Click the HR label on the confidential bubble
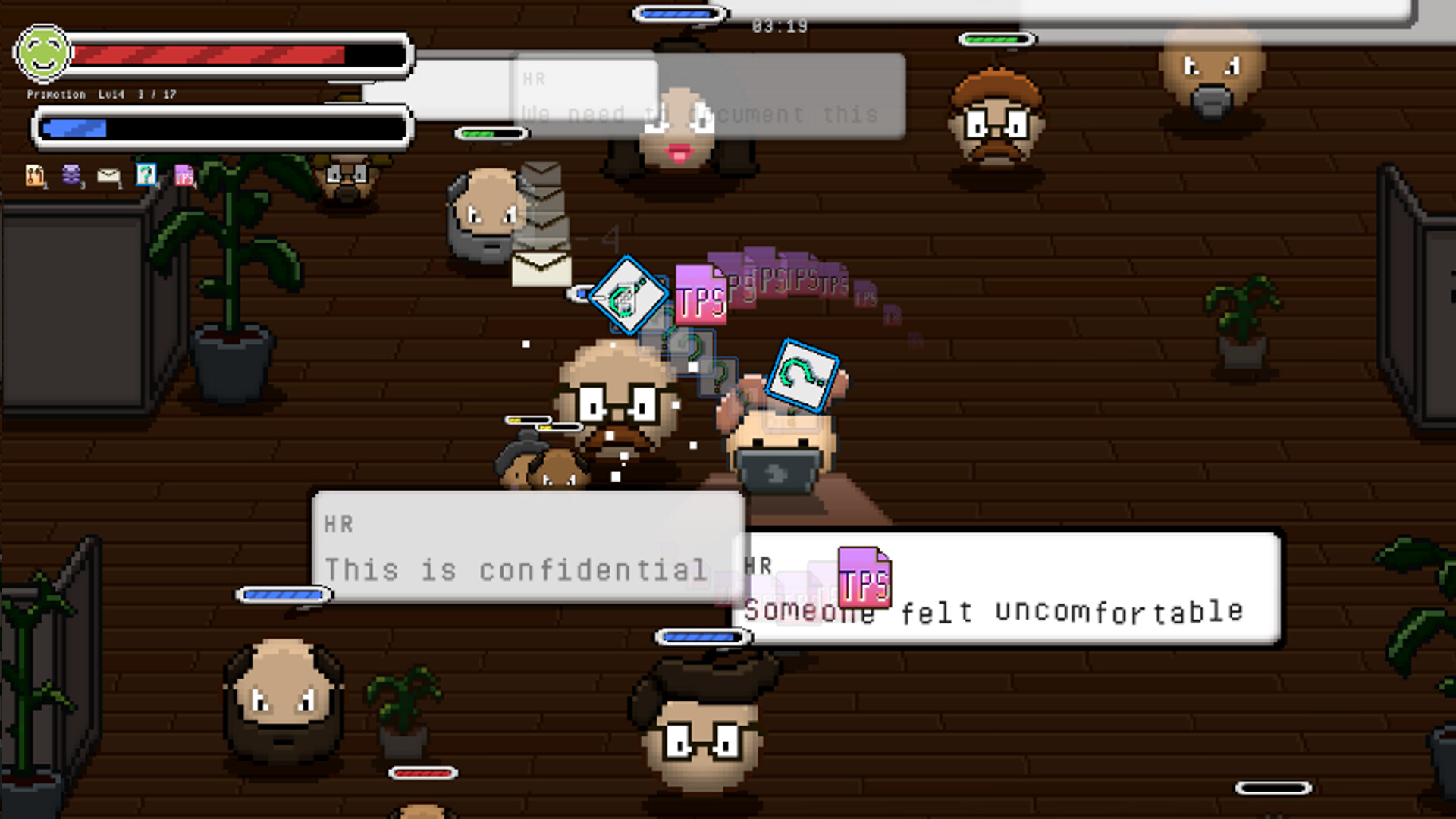This screenshot has height=819, width=1456. tap(337, 523)
